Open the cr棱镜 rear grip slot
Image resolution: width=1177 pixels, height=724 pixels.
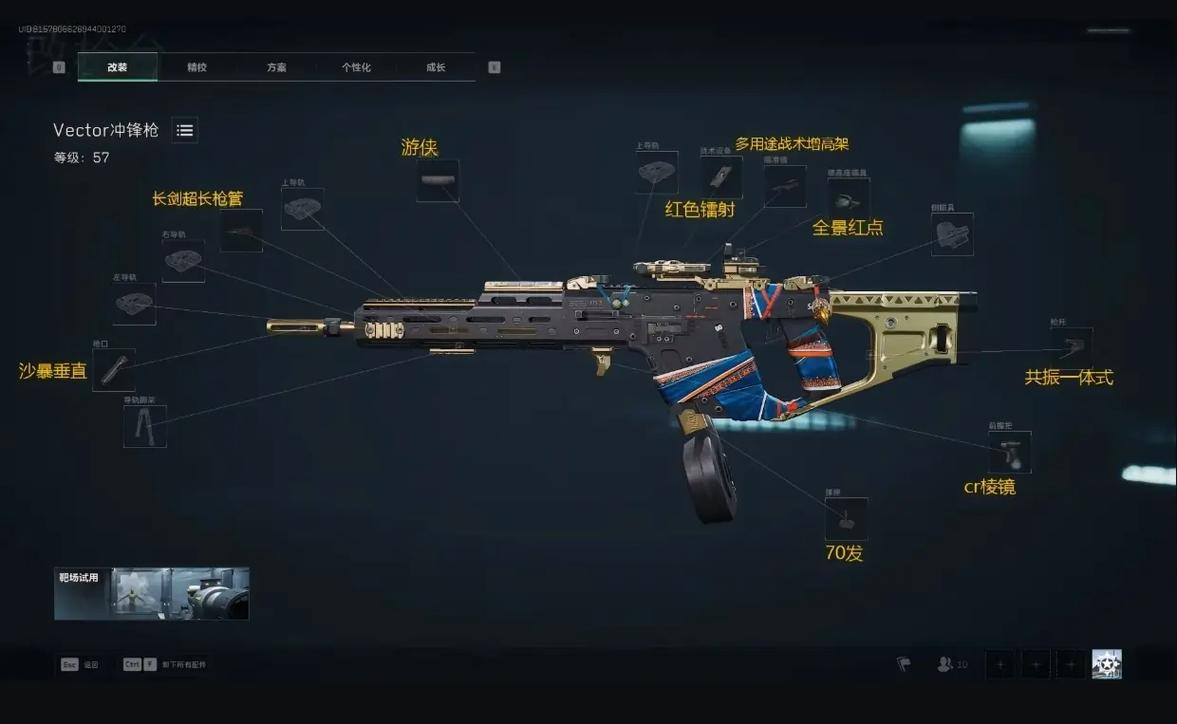point(1009,452)
